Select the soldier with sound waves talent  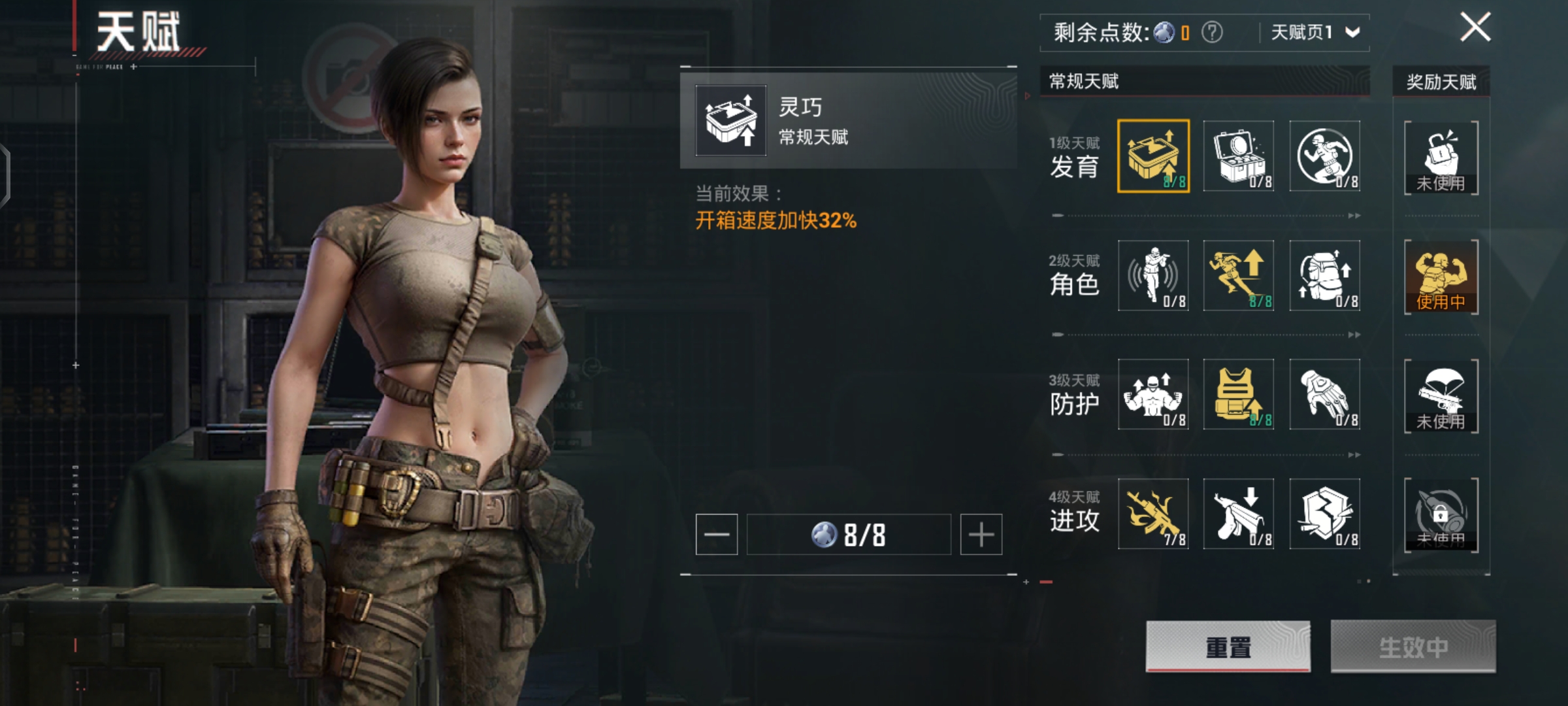click(x=1153, y=275)
